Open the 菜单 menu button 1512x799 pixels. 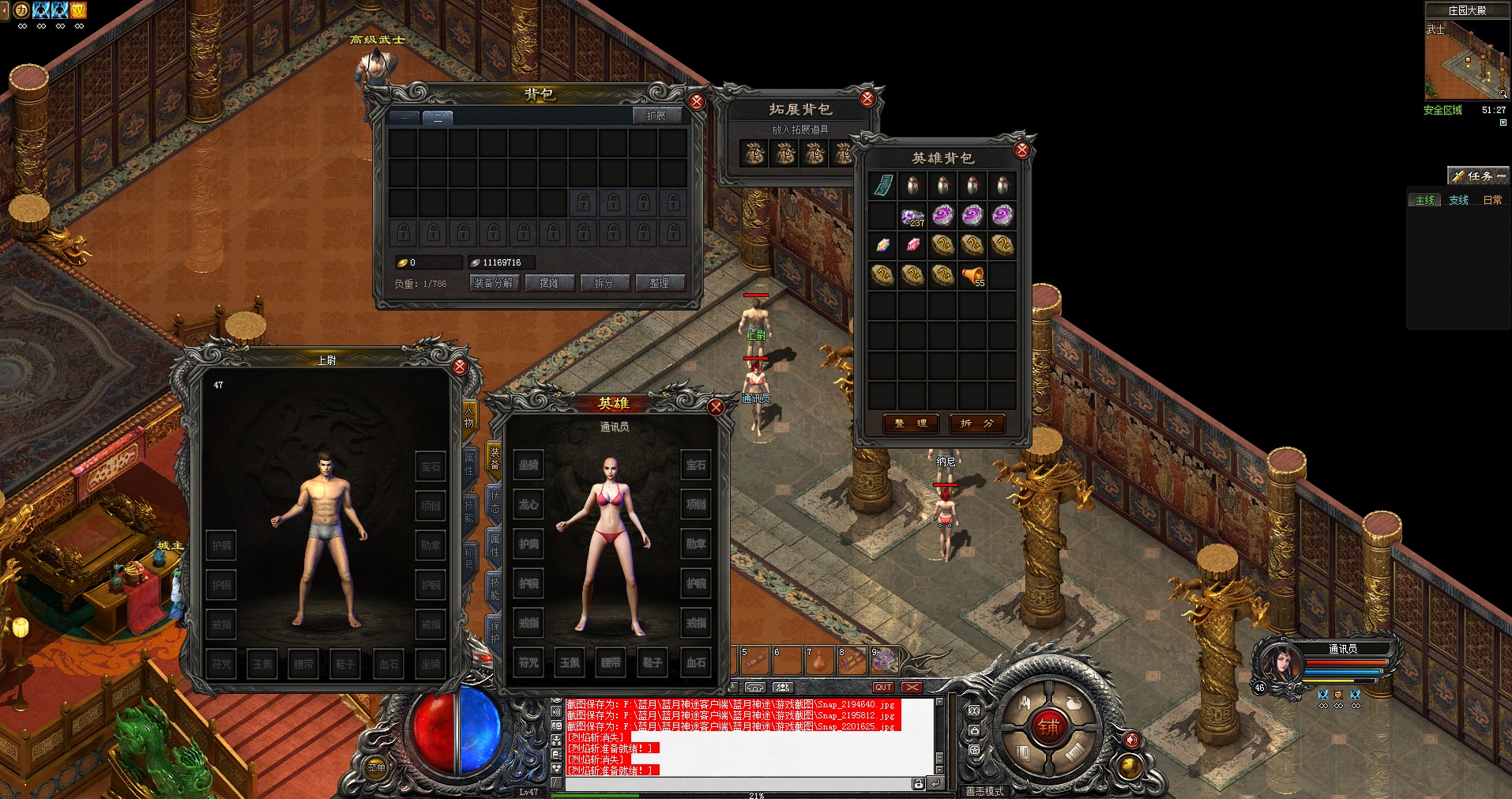pyautogui.click(x=376, y=767)
